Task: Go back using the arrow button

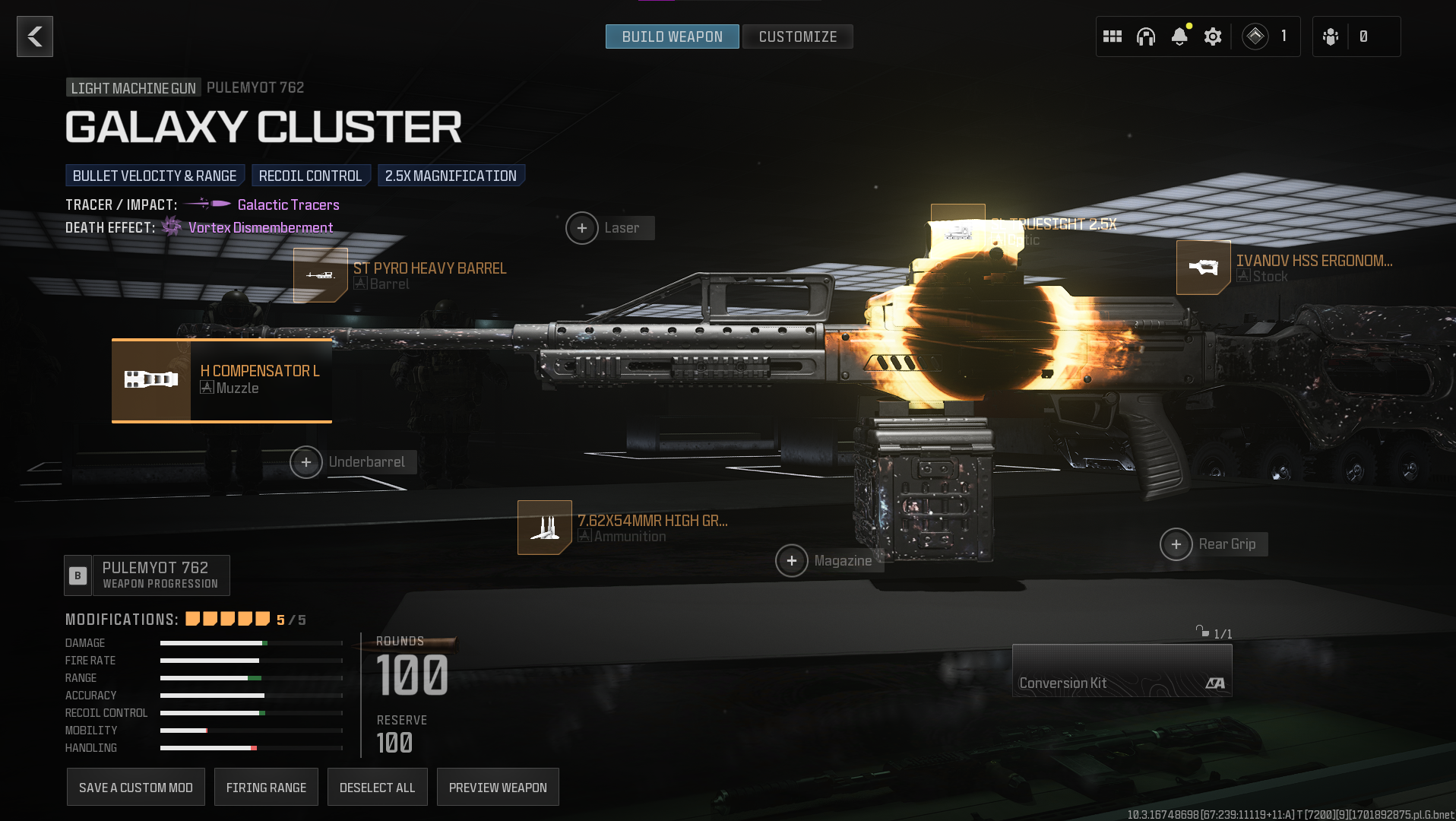Action: tap(35, 36)
